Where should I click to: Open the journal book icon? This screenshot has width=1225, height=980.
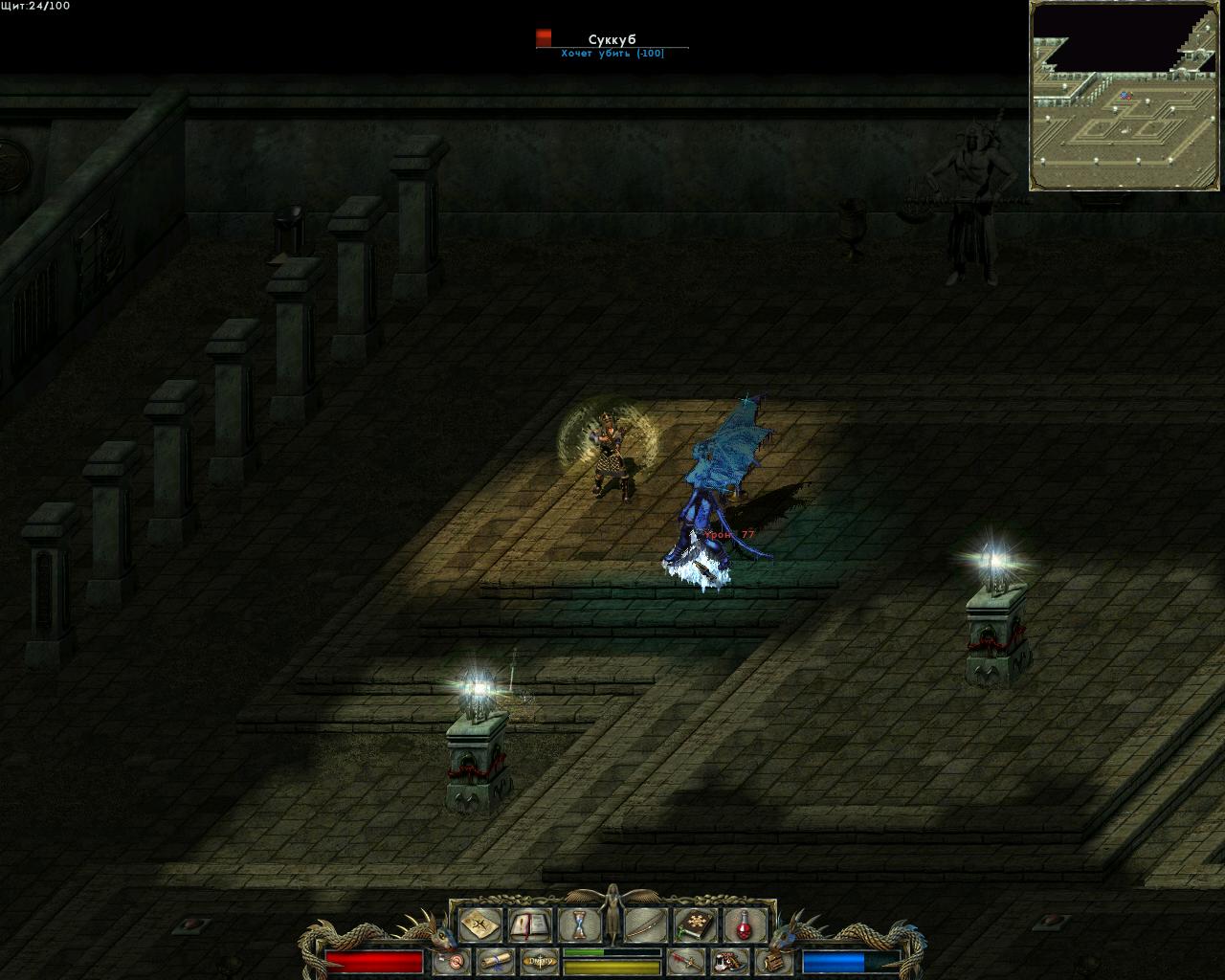click(529, 924)
